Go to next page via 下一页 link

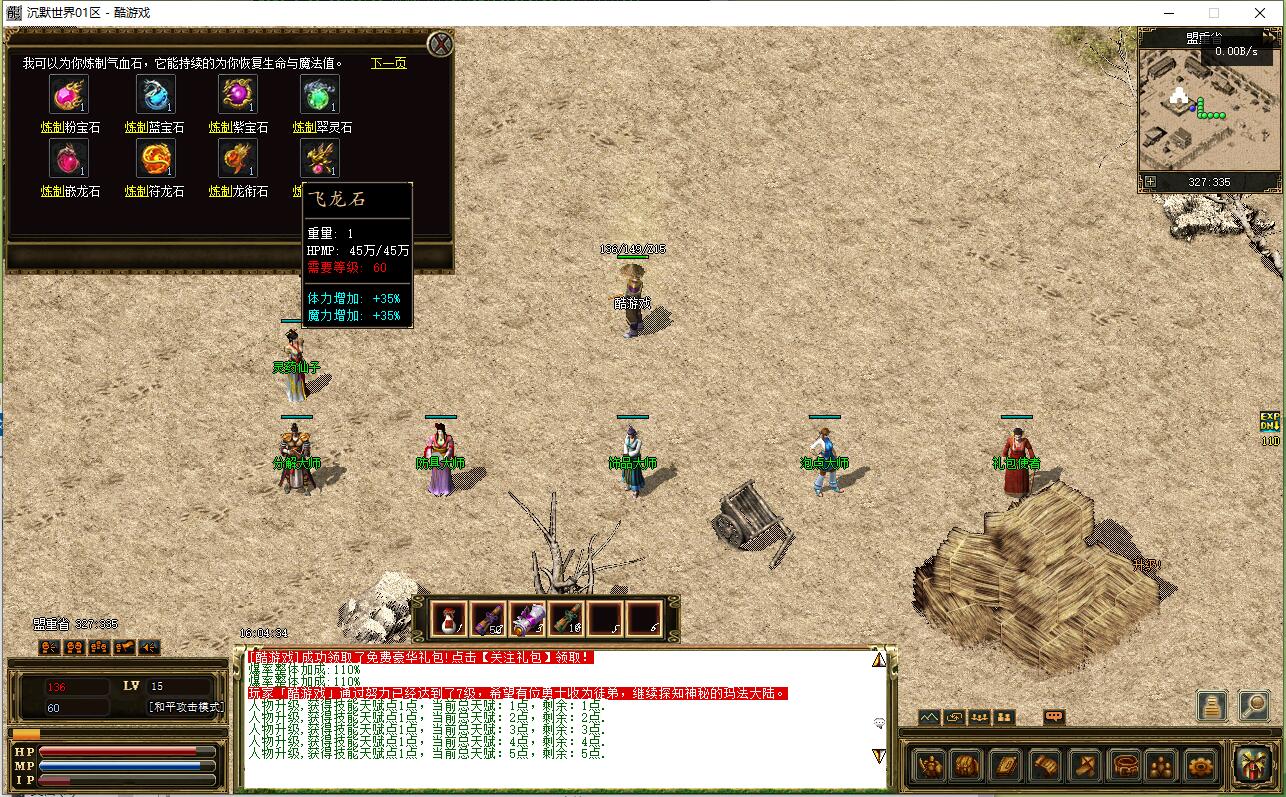(x=389, y=63)
